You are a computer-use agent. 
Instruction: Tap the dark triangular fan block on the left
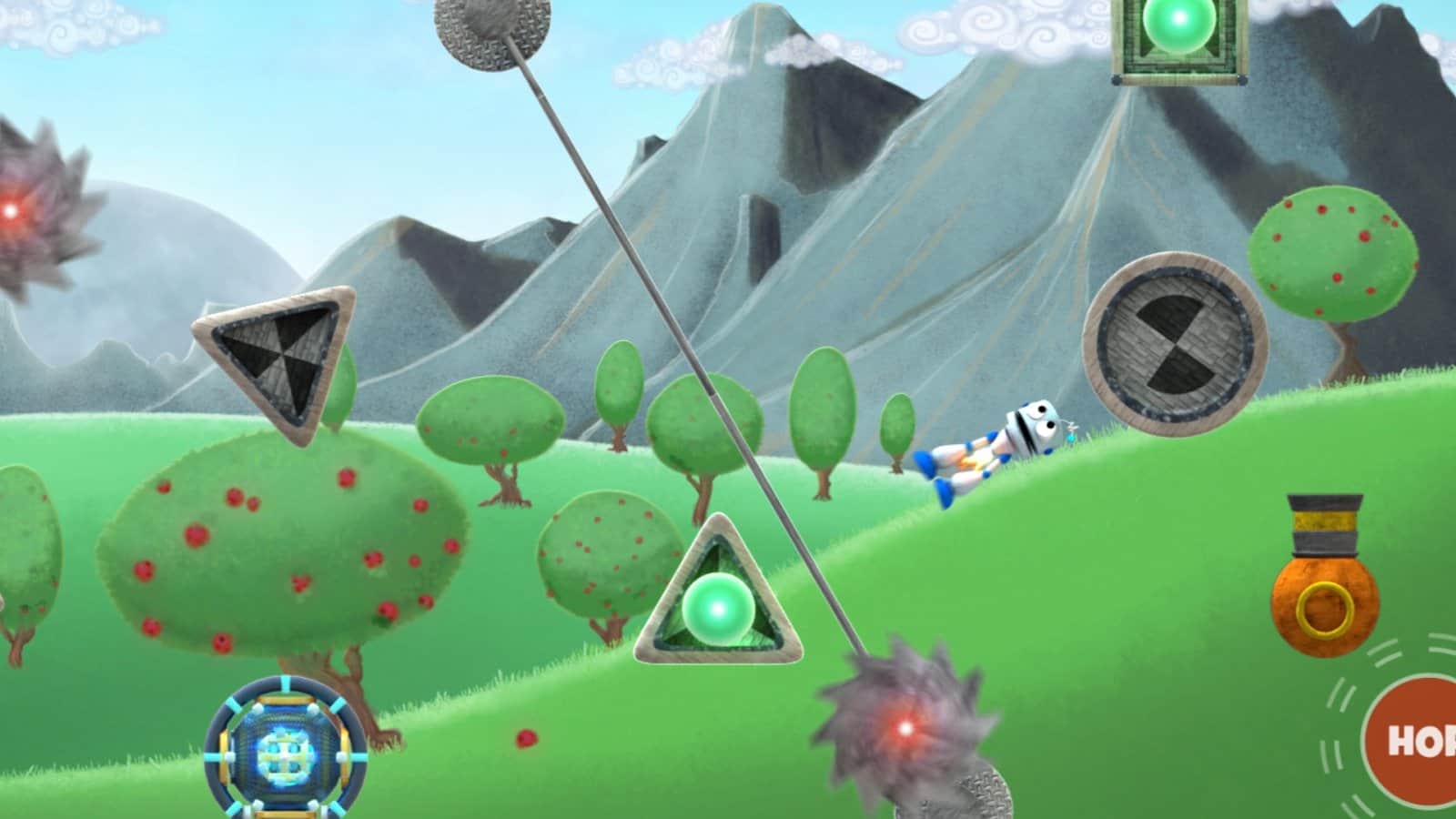pos(278,355)
